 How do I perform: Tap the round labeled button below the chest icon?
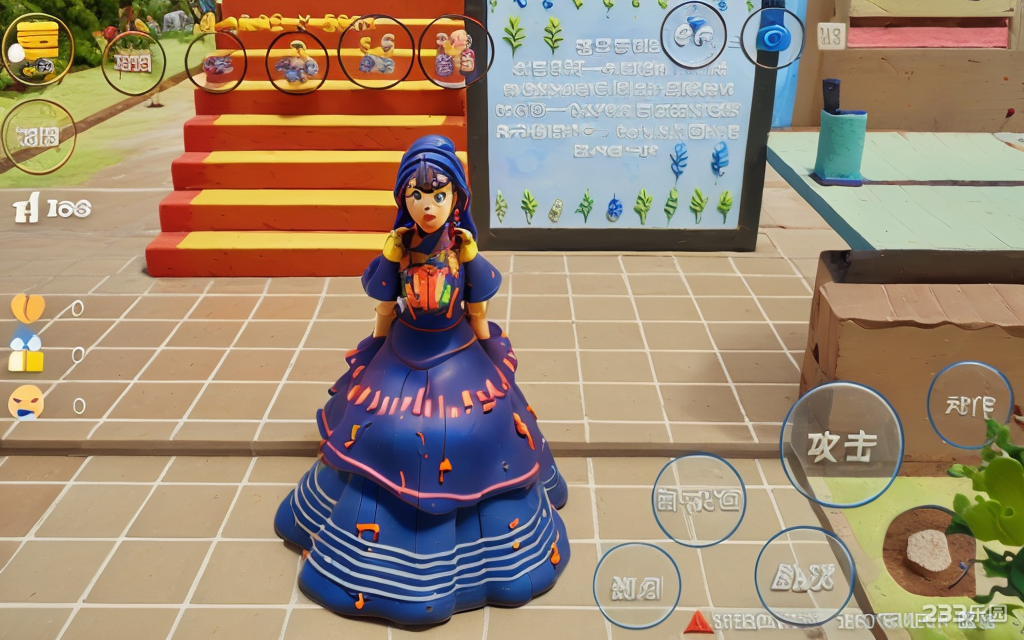pos(38,136)
